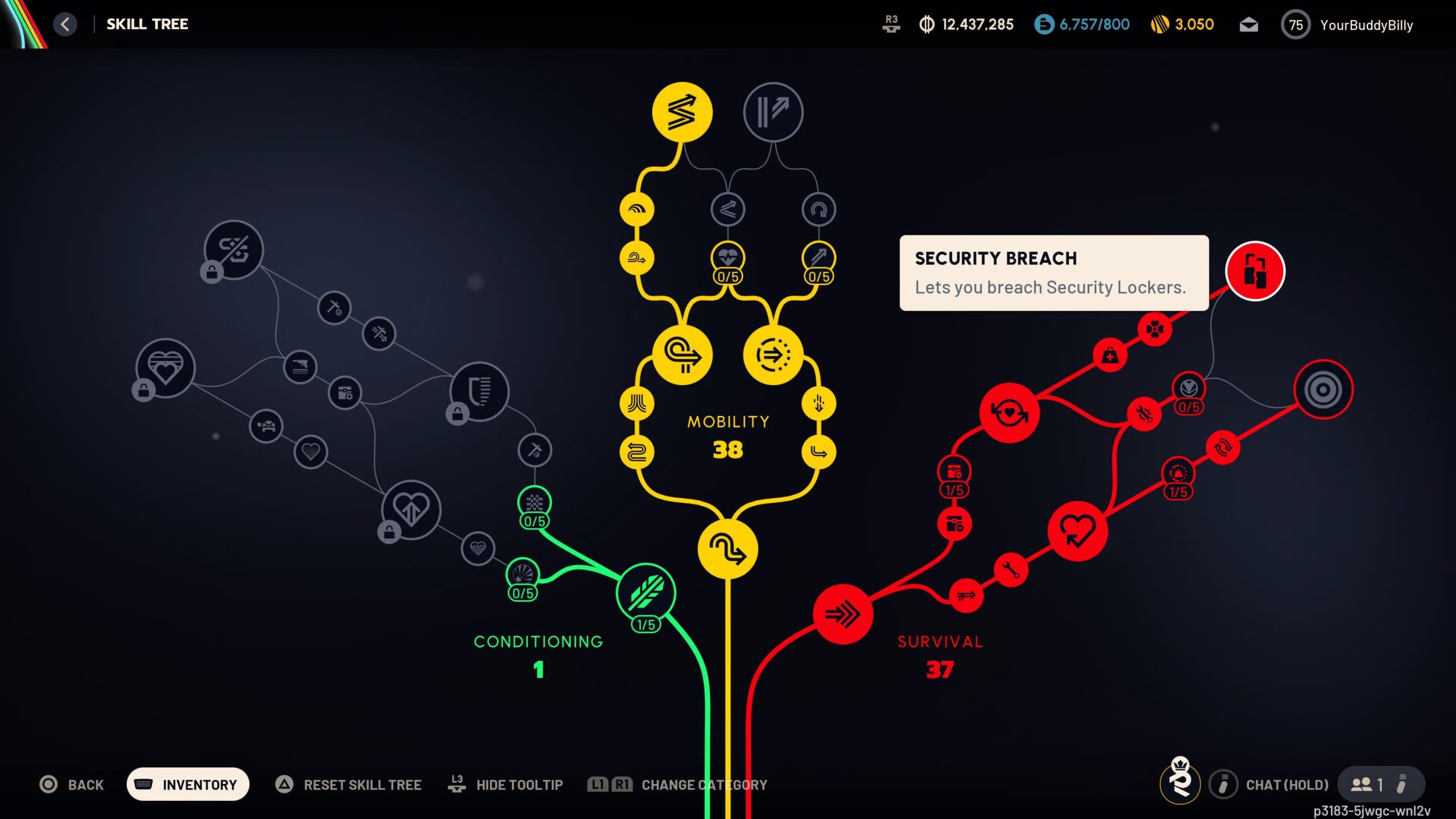
Task: Open the mailbox envelope icon in the header
Action: [x=1249, y=24]
